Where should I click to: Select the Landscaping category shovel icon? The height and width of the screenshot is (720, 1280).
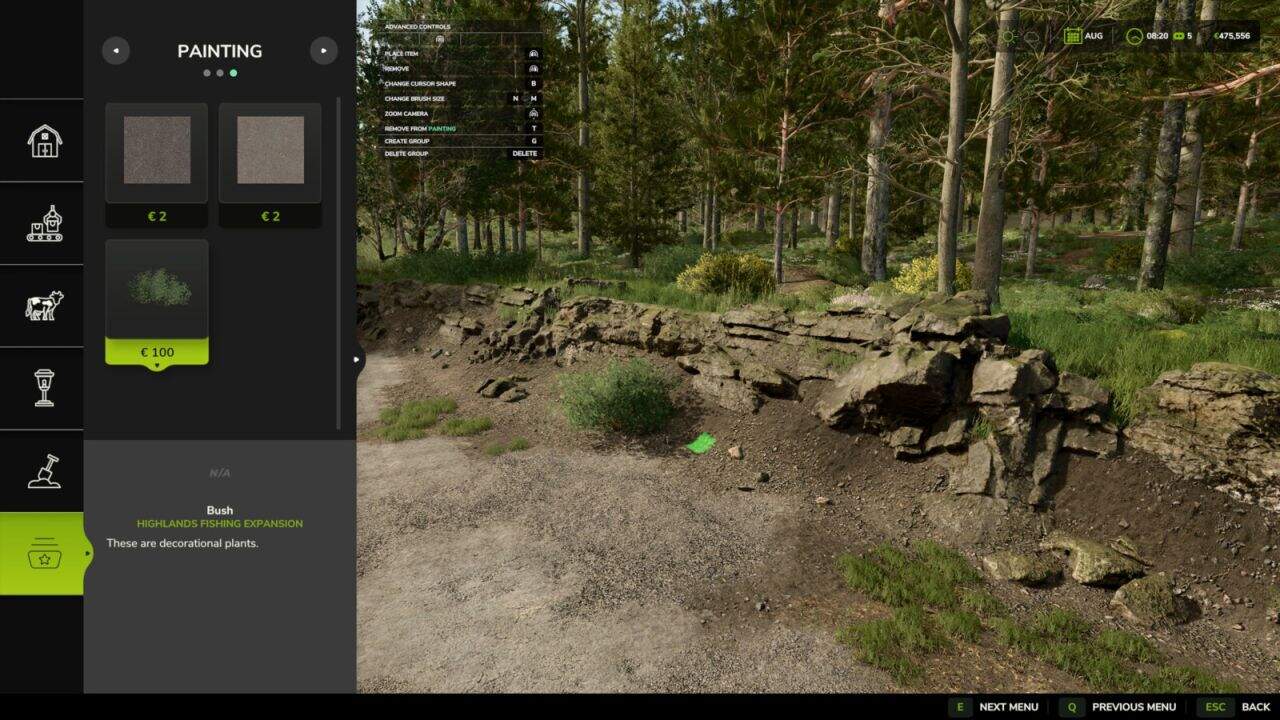pyautogui.click(x=42, y=470)
